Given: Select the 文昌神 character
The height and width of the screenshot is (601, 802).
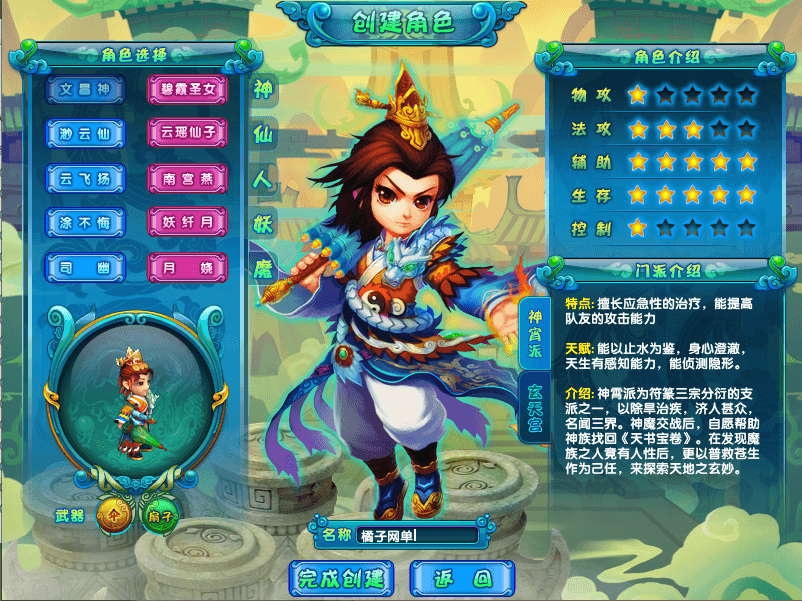Looking at the screenshot, I should pos(85,90).
